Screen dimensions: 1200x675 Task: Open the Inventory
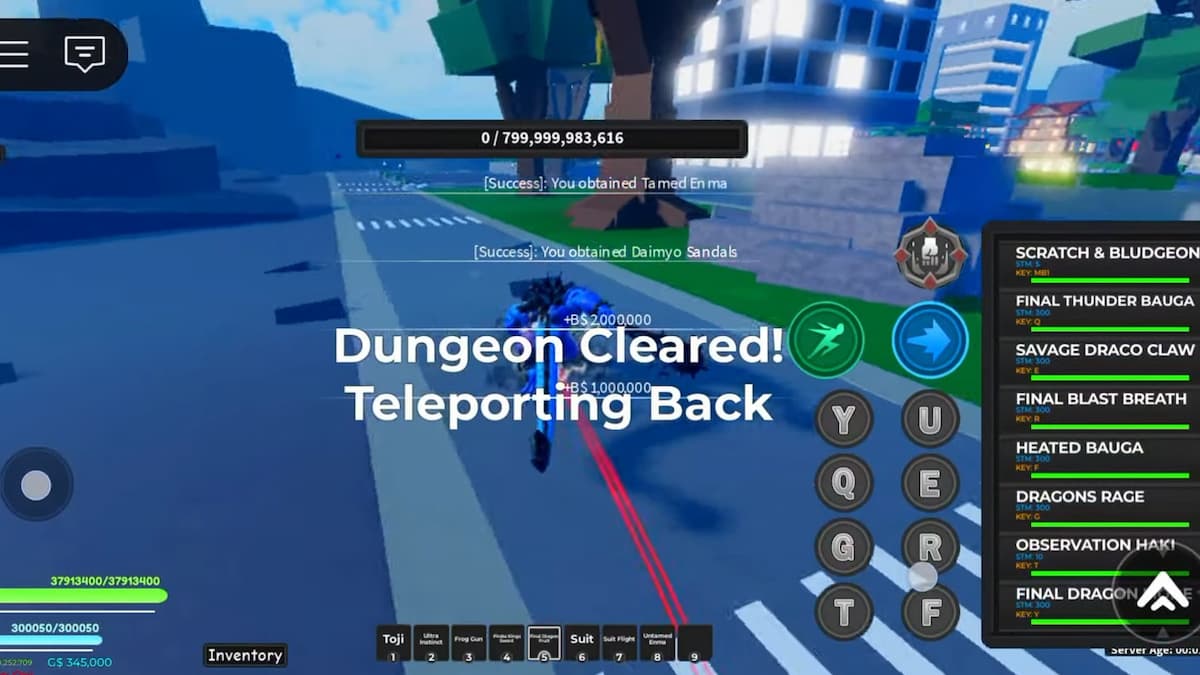coord(245,655)
